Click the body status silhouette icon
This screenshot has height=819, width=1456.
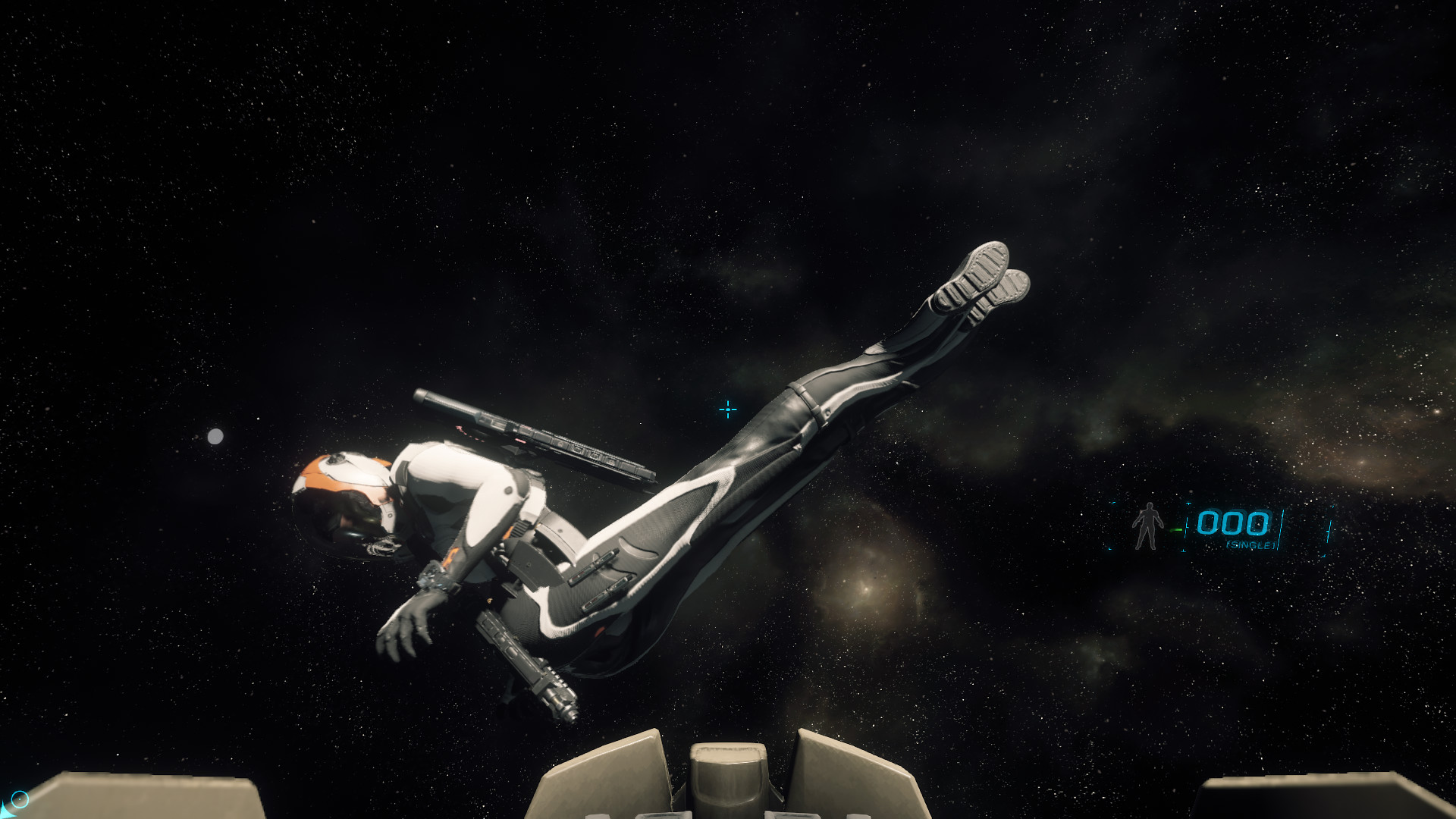(1147, 525)
